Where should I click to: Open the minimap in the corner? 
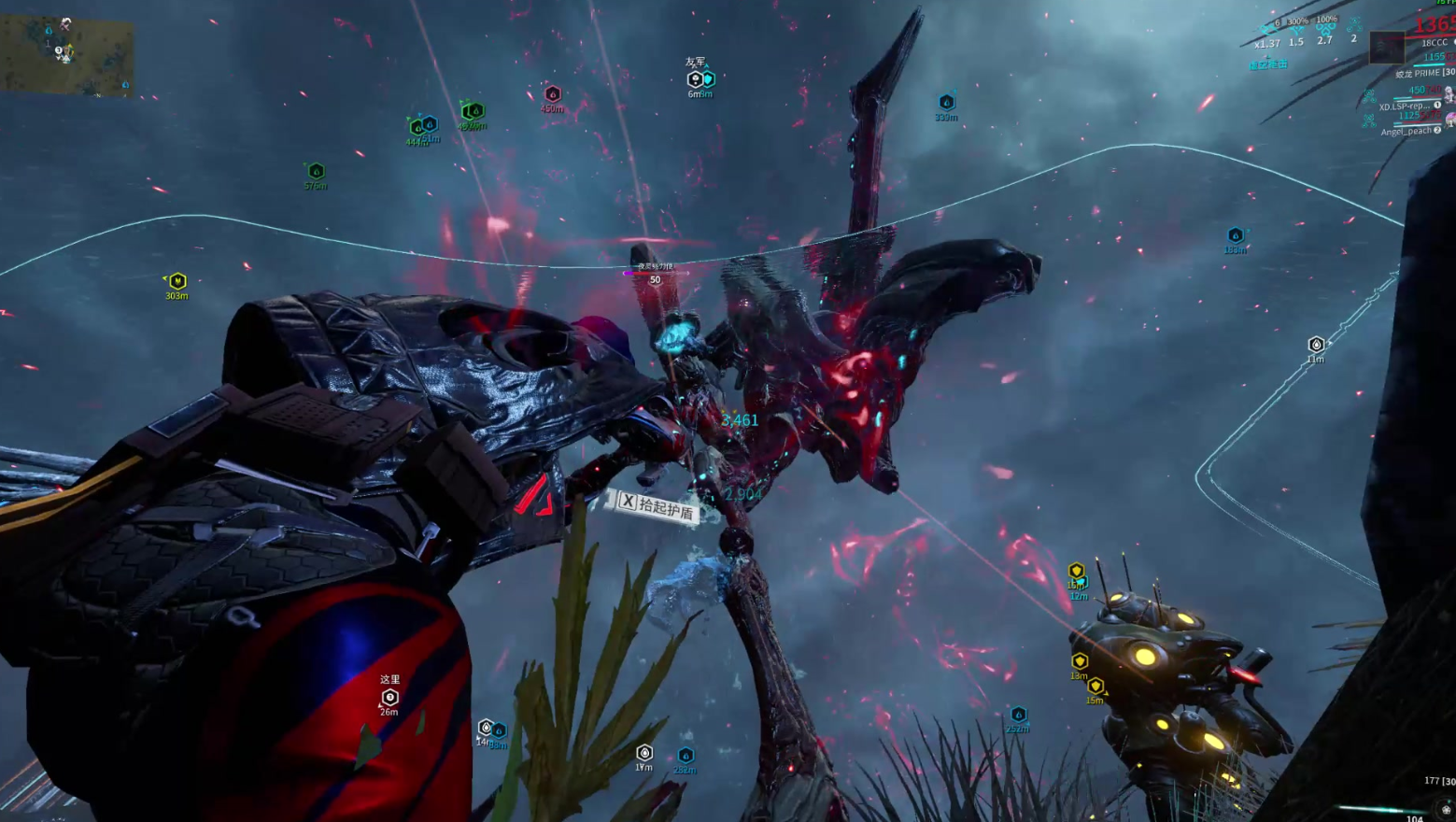tap(66, 54)
